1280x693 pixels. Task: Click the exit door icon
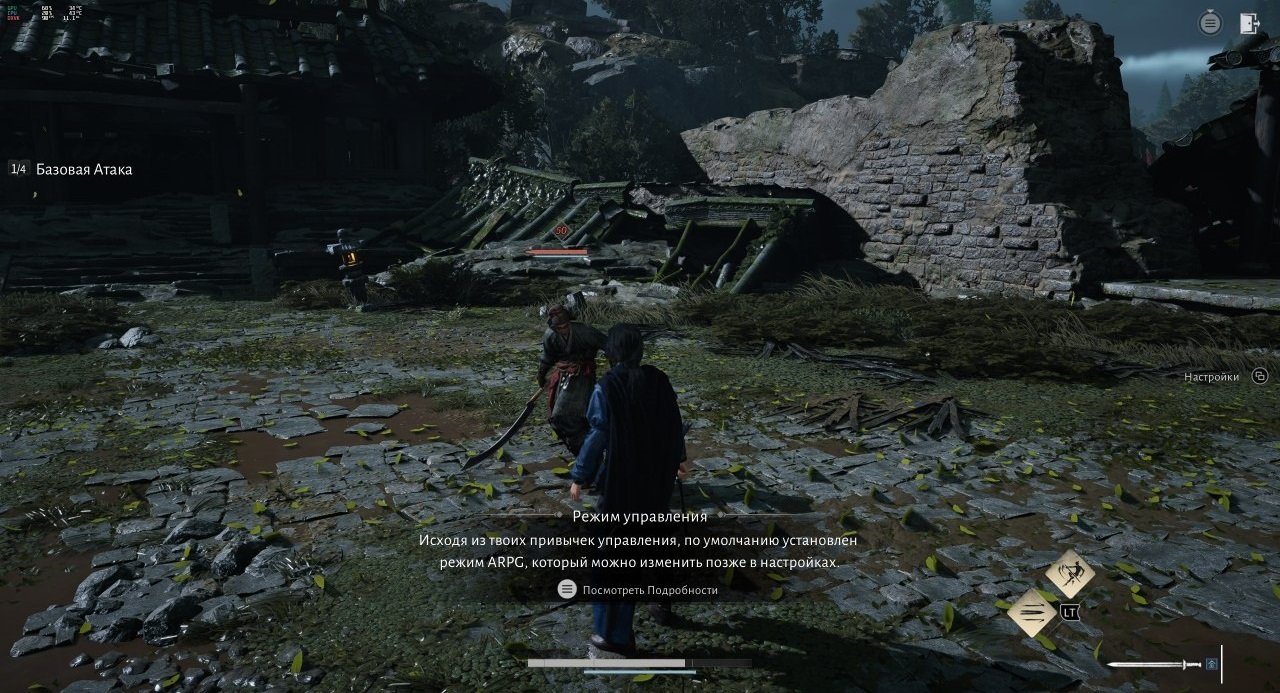[1249, 24]
